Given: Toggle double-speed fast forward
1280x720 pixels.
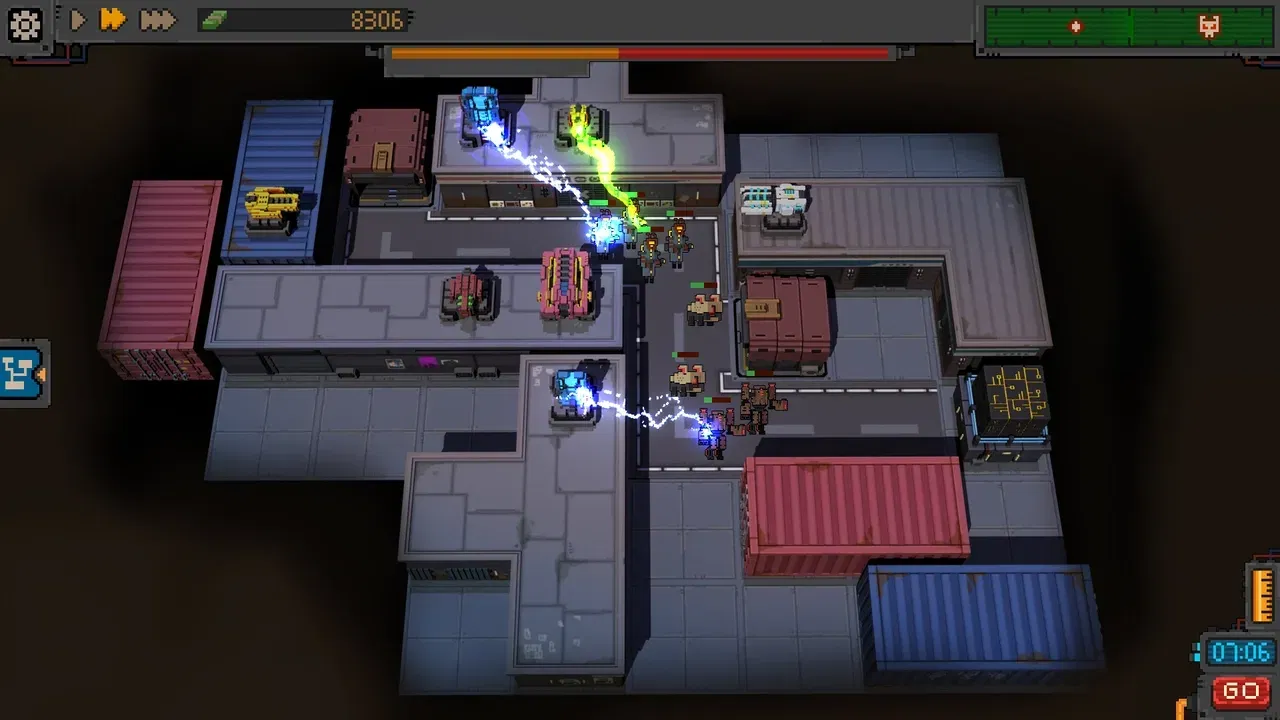Looking at the screenshot, I should coord(113,19).
